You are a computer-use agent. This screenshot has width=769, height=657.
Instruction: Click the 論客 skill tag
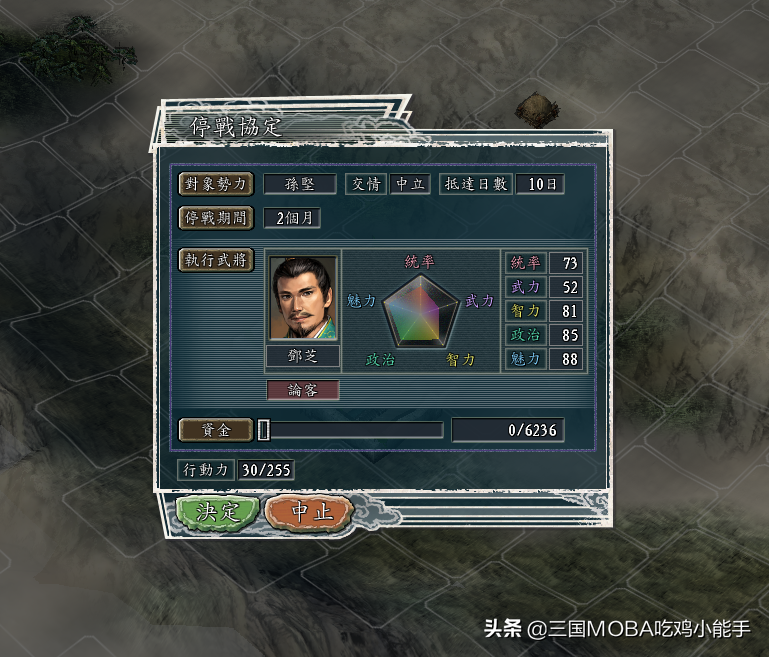(303, 390)
